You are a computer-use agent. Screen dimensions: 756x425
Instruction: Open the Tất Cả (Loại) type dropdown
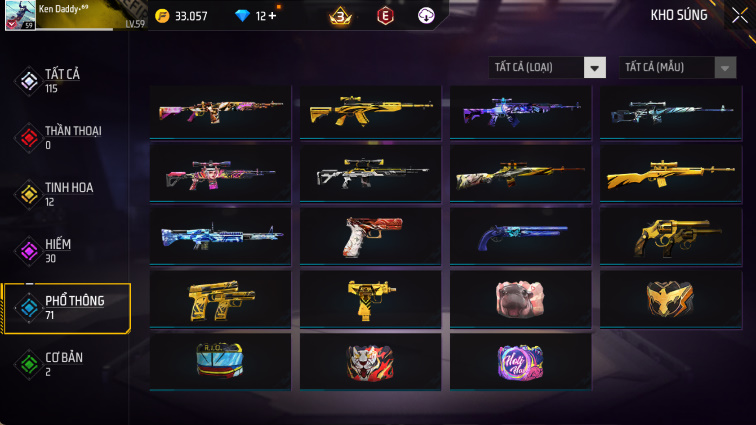tap(548, 68)
